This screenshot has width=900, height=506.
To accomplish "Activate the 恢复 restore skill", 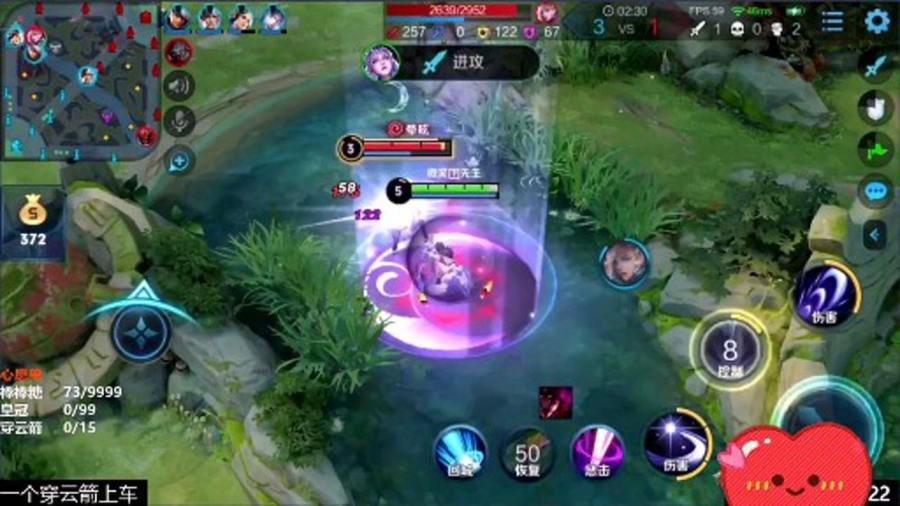I will click(528, 454).
